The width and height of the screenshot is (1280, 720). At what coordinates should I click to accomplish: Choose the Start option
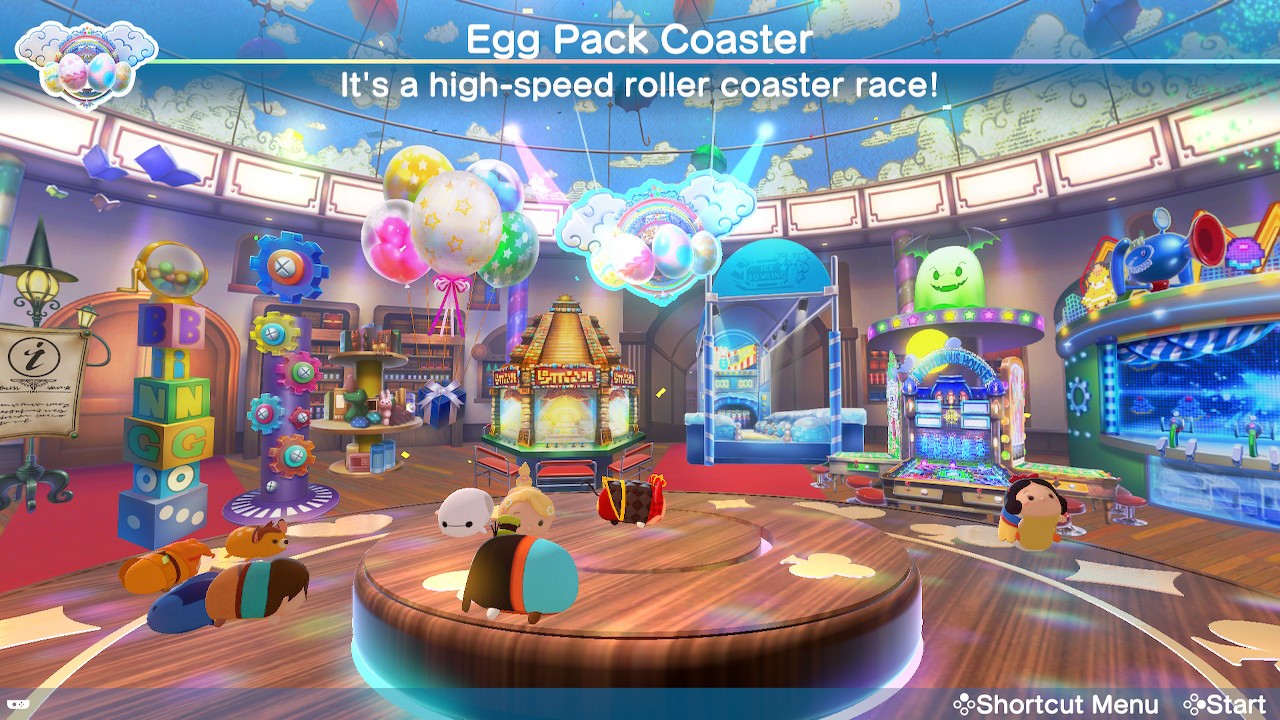point(1224,704)
